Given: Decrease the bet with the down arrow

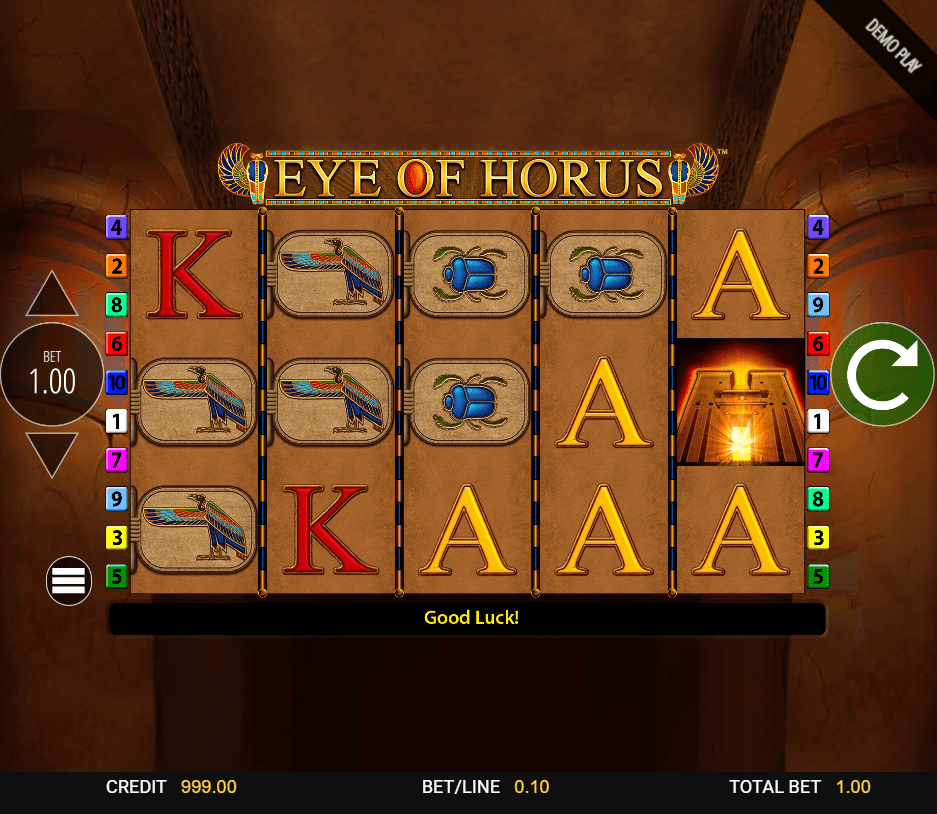Looking at the screenshot, I should click(x=52, y=454).
